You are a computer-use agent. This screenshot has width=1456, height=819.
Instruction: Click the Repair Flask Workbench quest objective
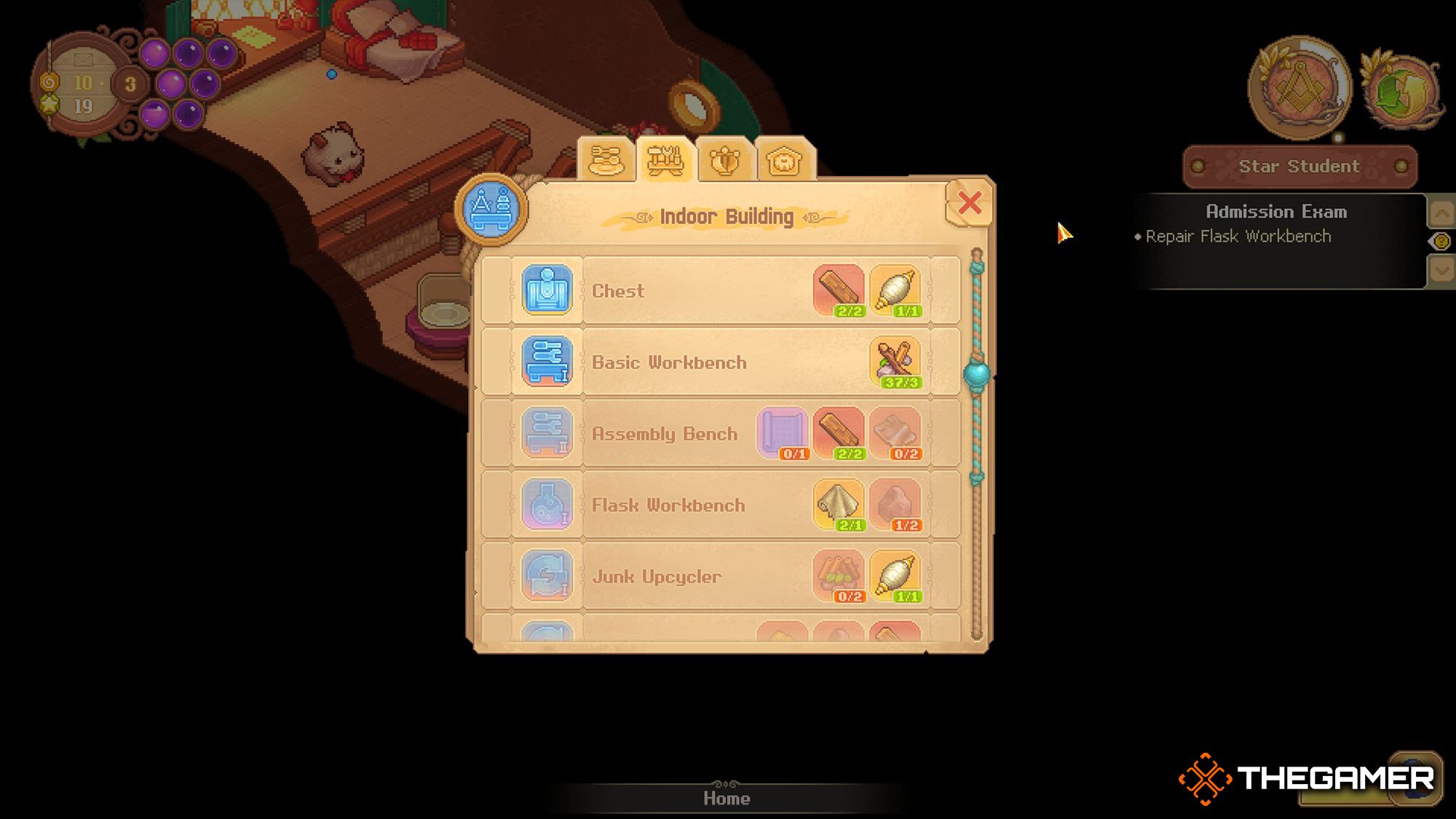coord(1238,236)
